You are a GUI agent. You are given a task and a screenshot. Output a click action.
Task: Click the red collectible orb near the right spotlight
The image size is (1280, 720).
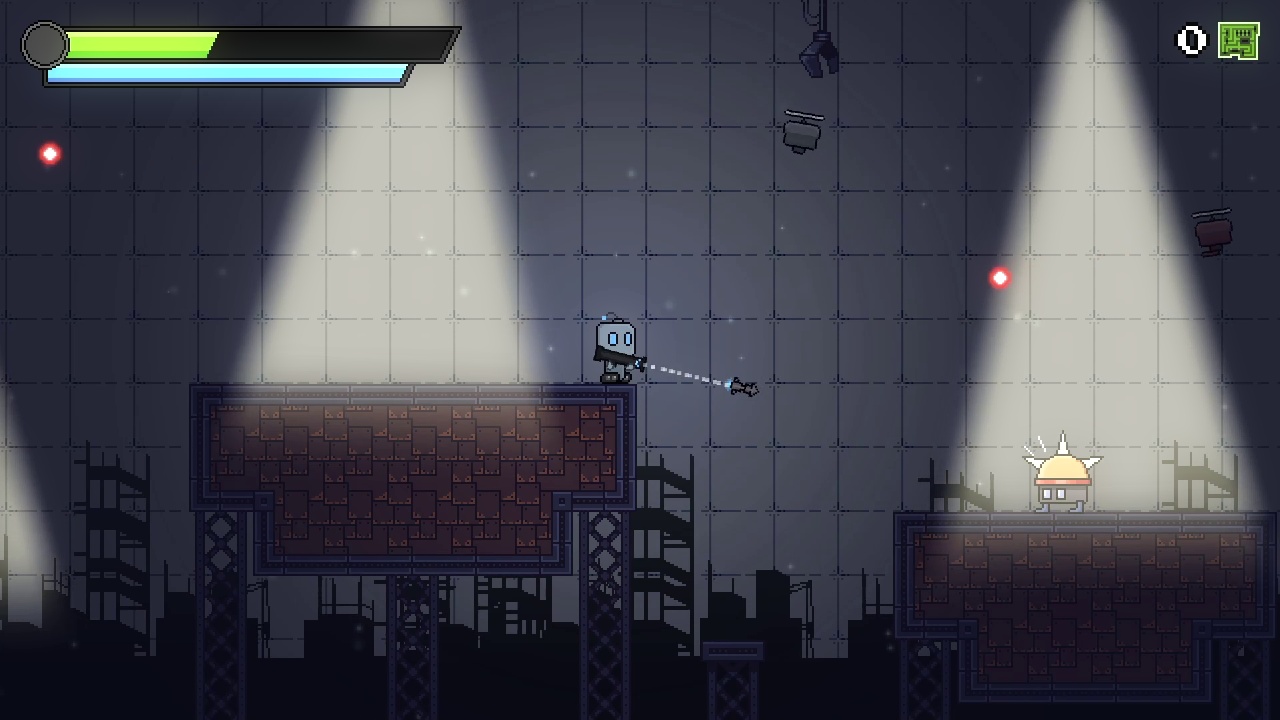[x=999, y=278]
